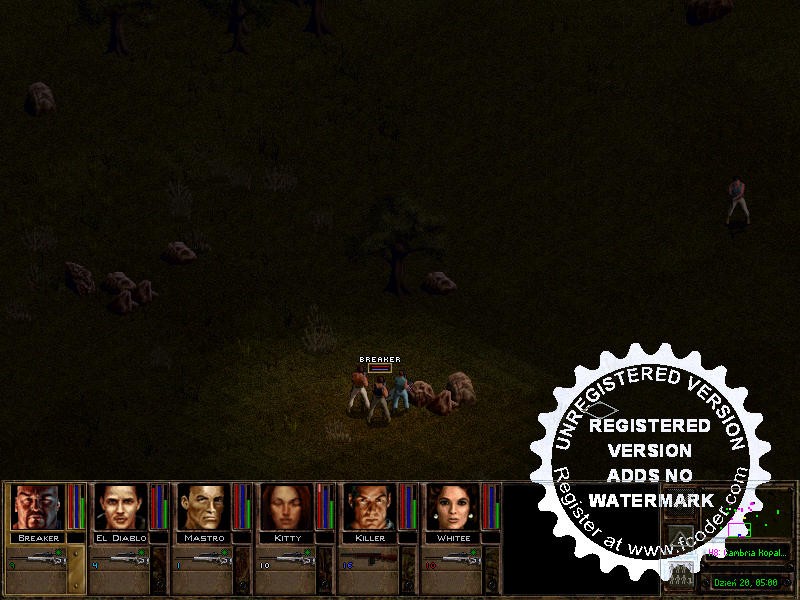This screenshot has height=600, width=800.
Task: Select Whitee's portrait
Action: click(453, 507)
